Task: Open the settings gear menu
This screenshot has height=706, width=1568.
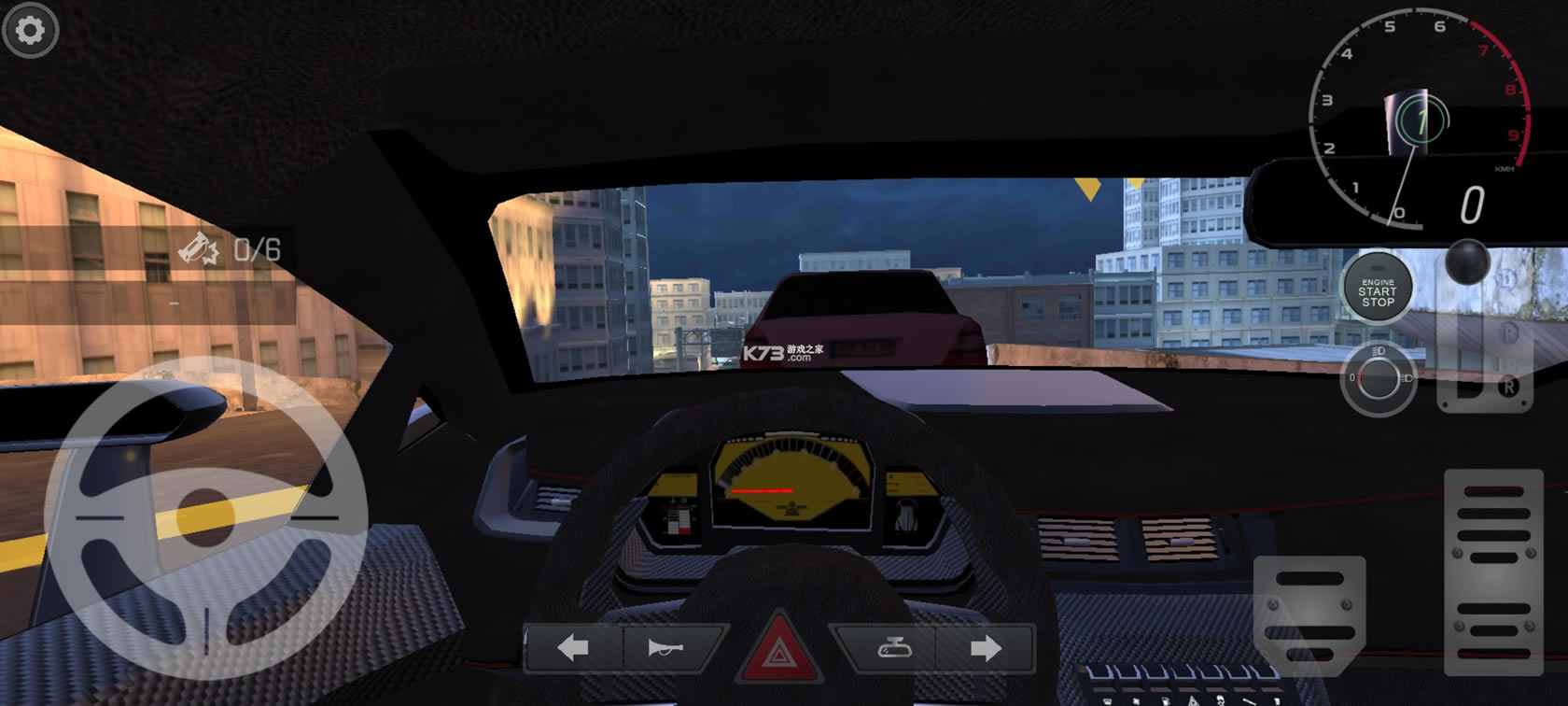Action: click(31, 31)
